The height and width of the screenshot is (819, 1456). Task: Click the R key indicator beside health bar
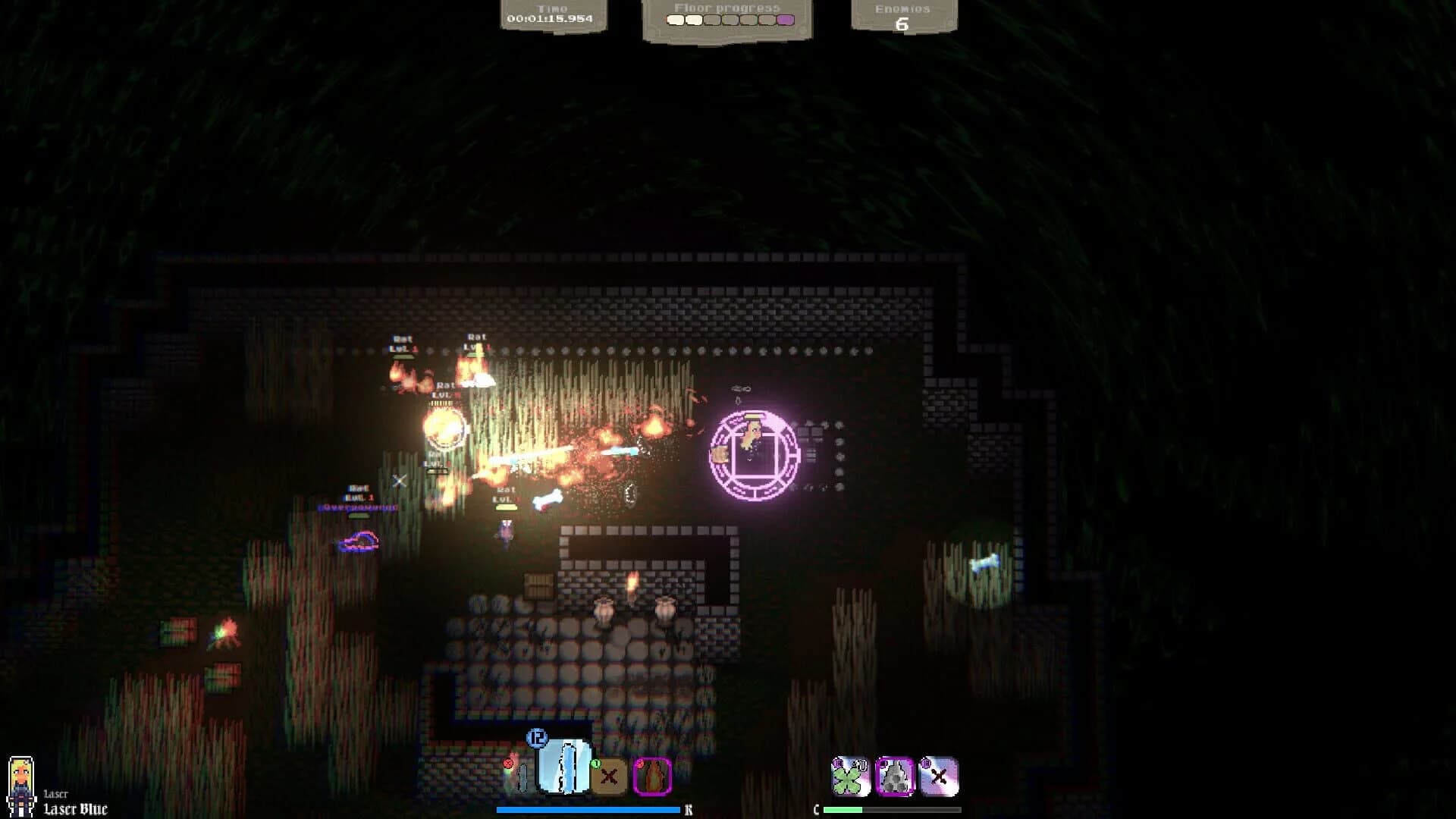tap(689, 808)
